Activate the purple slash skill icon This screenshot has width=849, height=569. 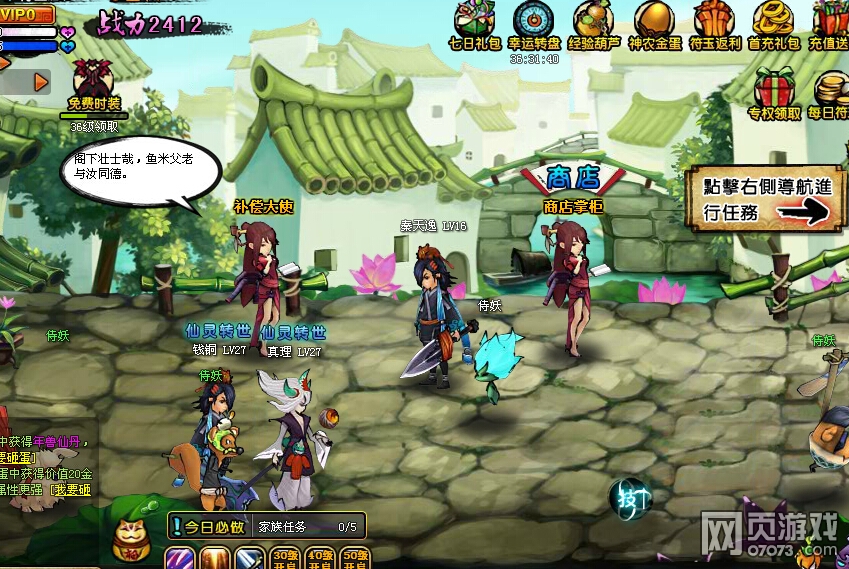tap(180, 558)
